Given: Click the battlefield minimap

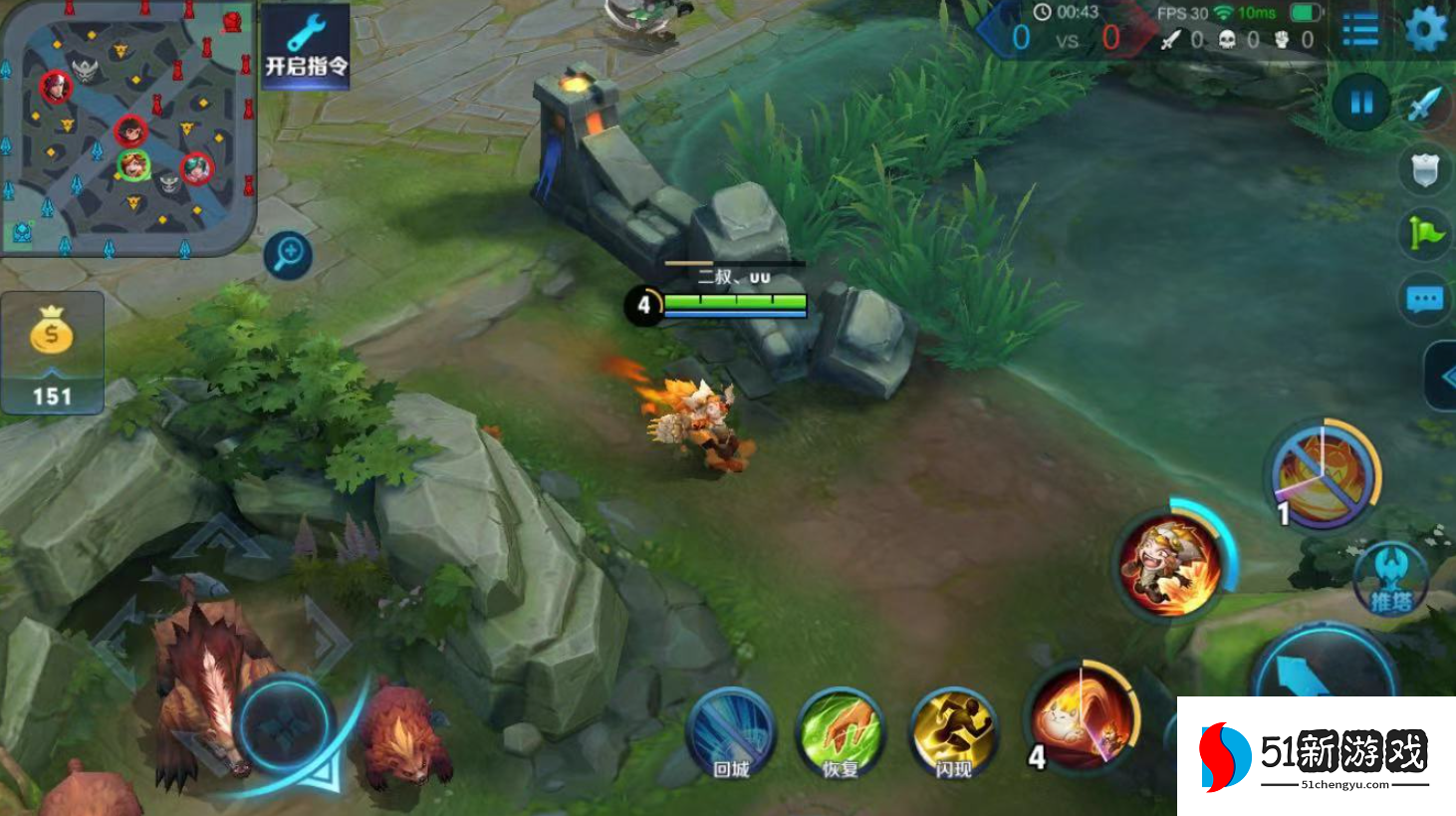Looking at the screenshot, I should click(x=126, y=130).
